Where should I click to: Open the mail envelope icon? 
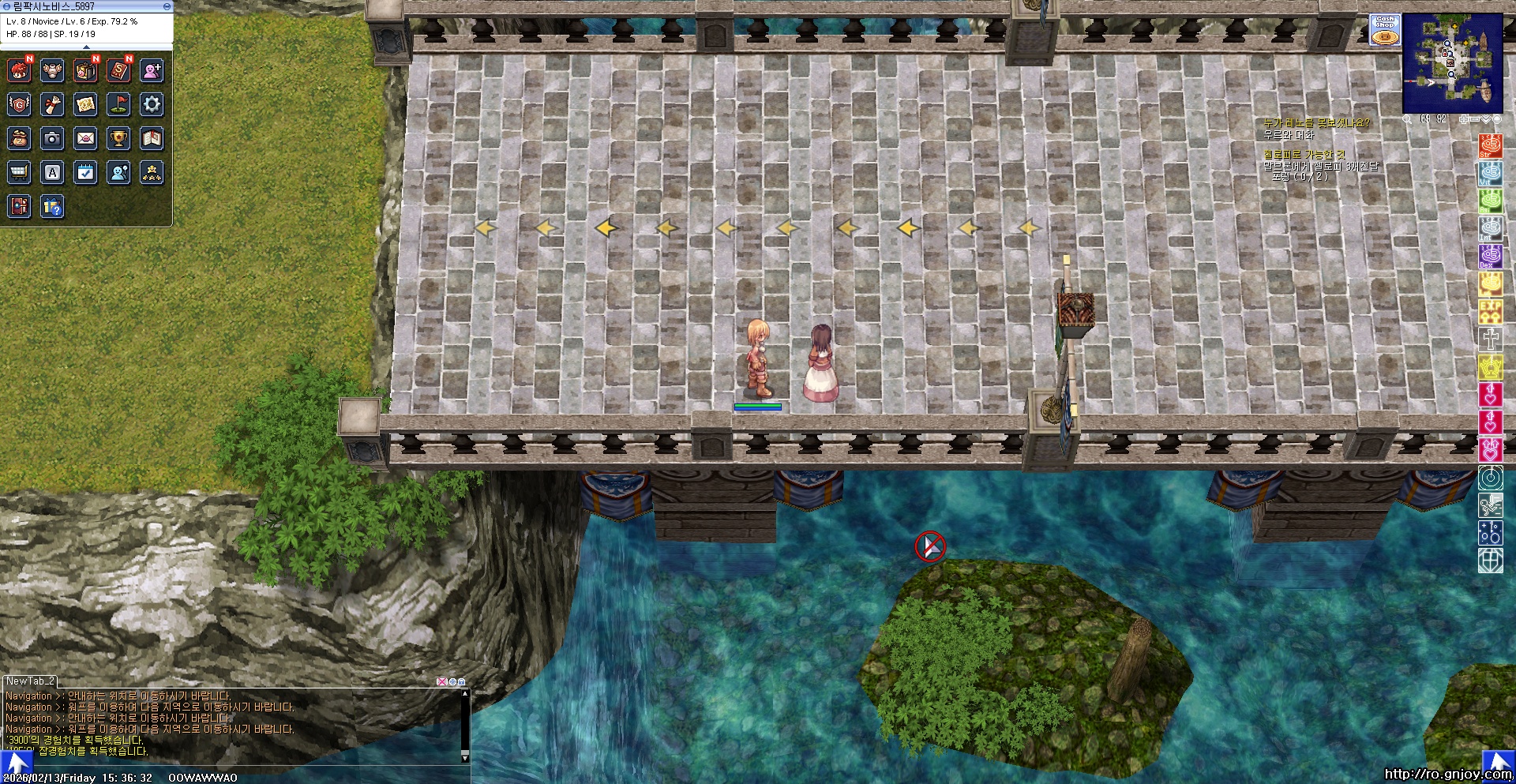pos(85,138)
